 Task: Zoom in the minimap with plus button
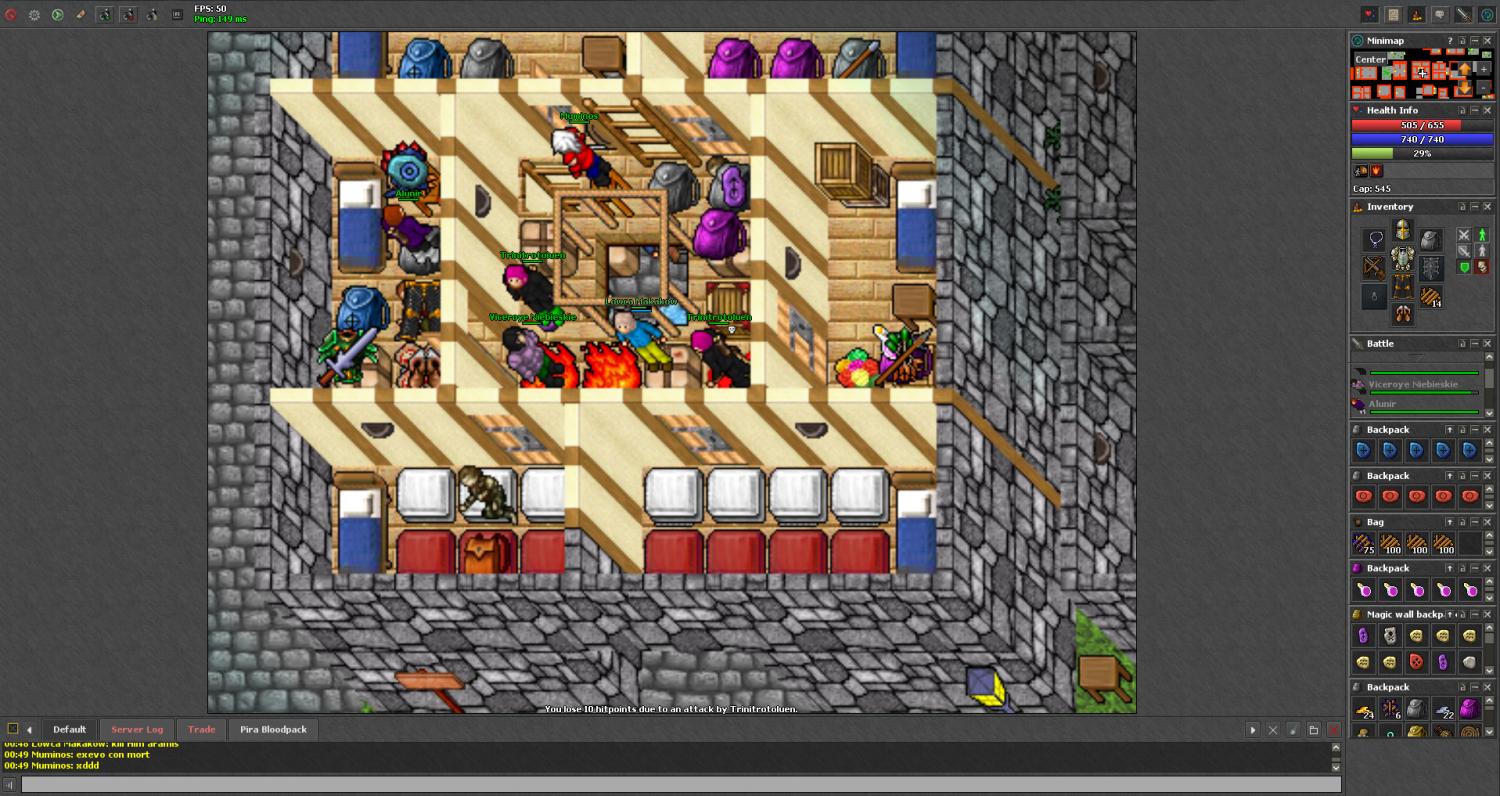tap(1483, 69)
